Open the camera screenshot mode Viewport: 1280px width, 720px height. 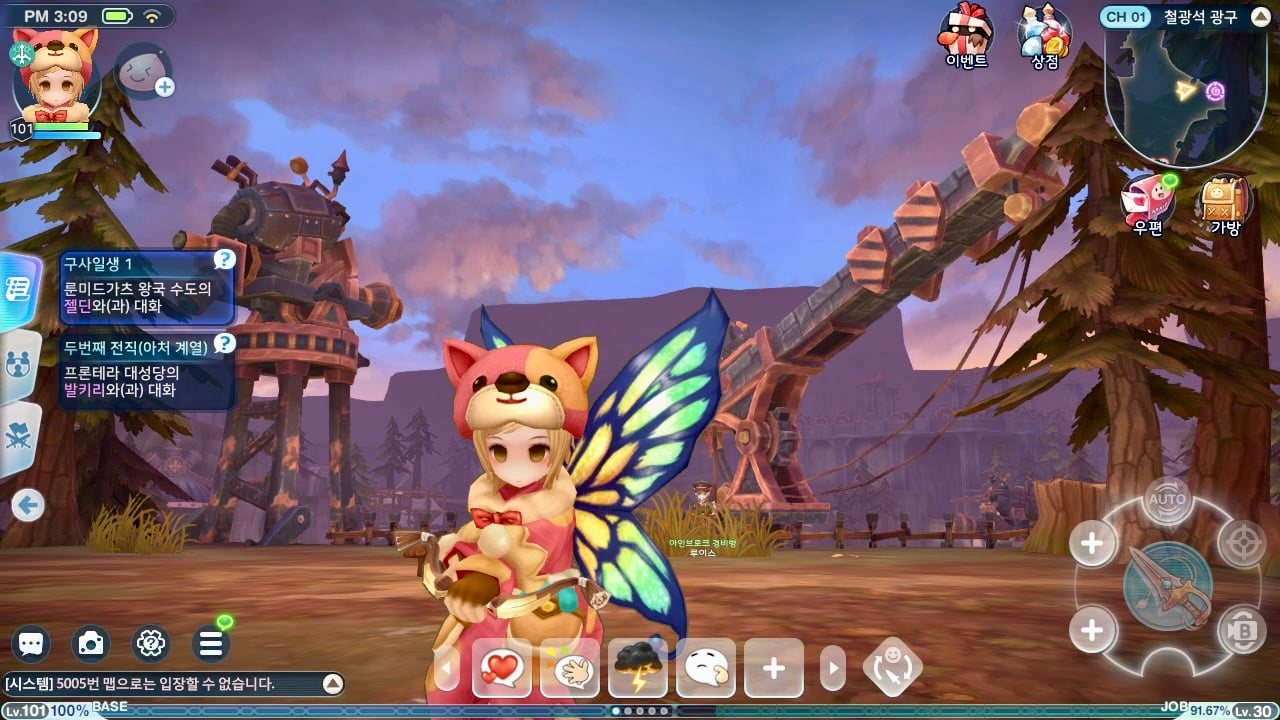pyautogui.click(x=91, y=644)
